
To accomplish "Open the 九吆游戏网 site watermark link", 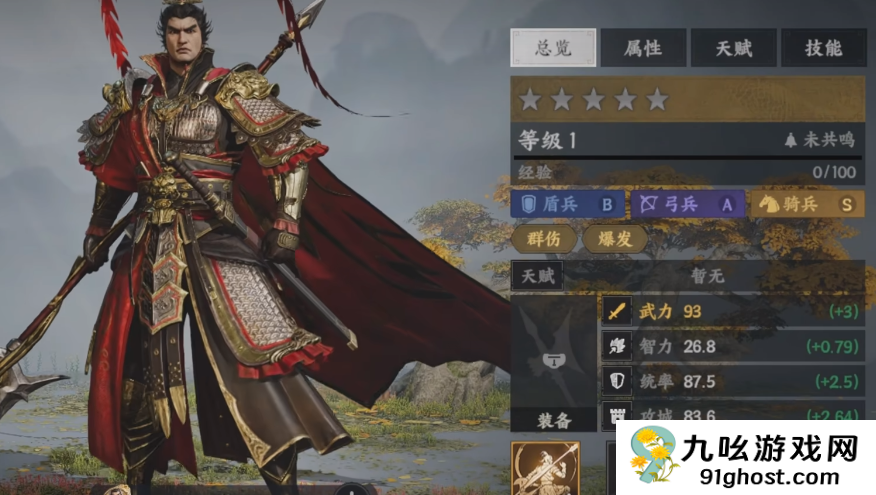I will 744,459.
